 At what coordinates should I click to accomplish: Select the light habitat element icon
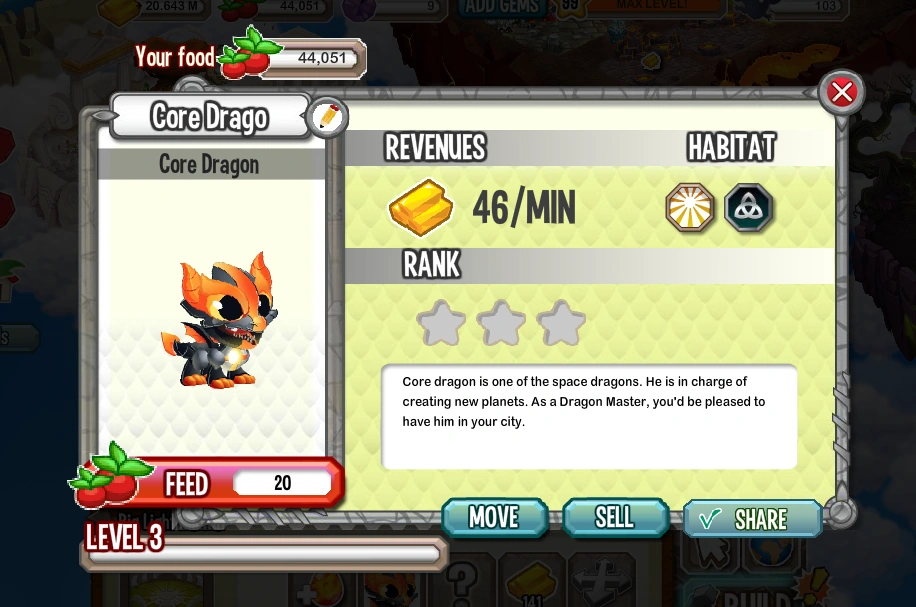coord(691,208)
